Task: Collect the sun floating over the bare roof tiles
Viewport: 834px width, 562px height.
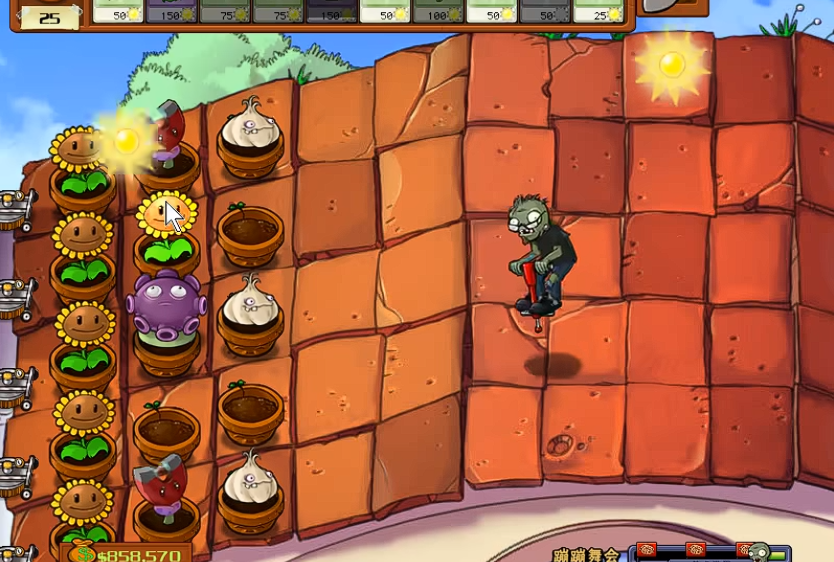Action: 671,64
